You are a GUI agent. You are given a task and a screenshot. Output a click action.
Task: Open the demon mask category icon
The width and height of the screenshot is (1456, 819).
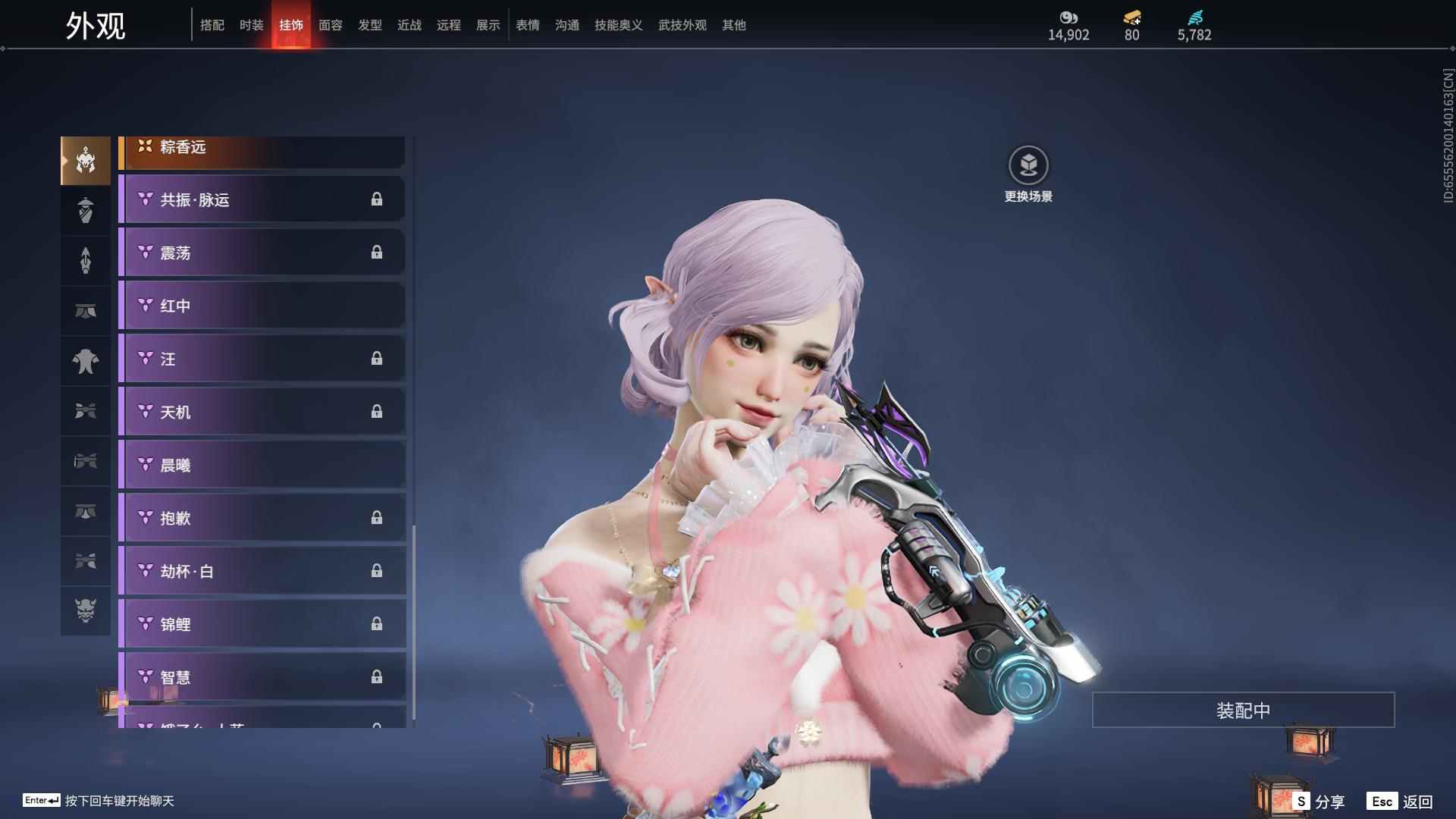pyautogui.click(x=86, y=610)
